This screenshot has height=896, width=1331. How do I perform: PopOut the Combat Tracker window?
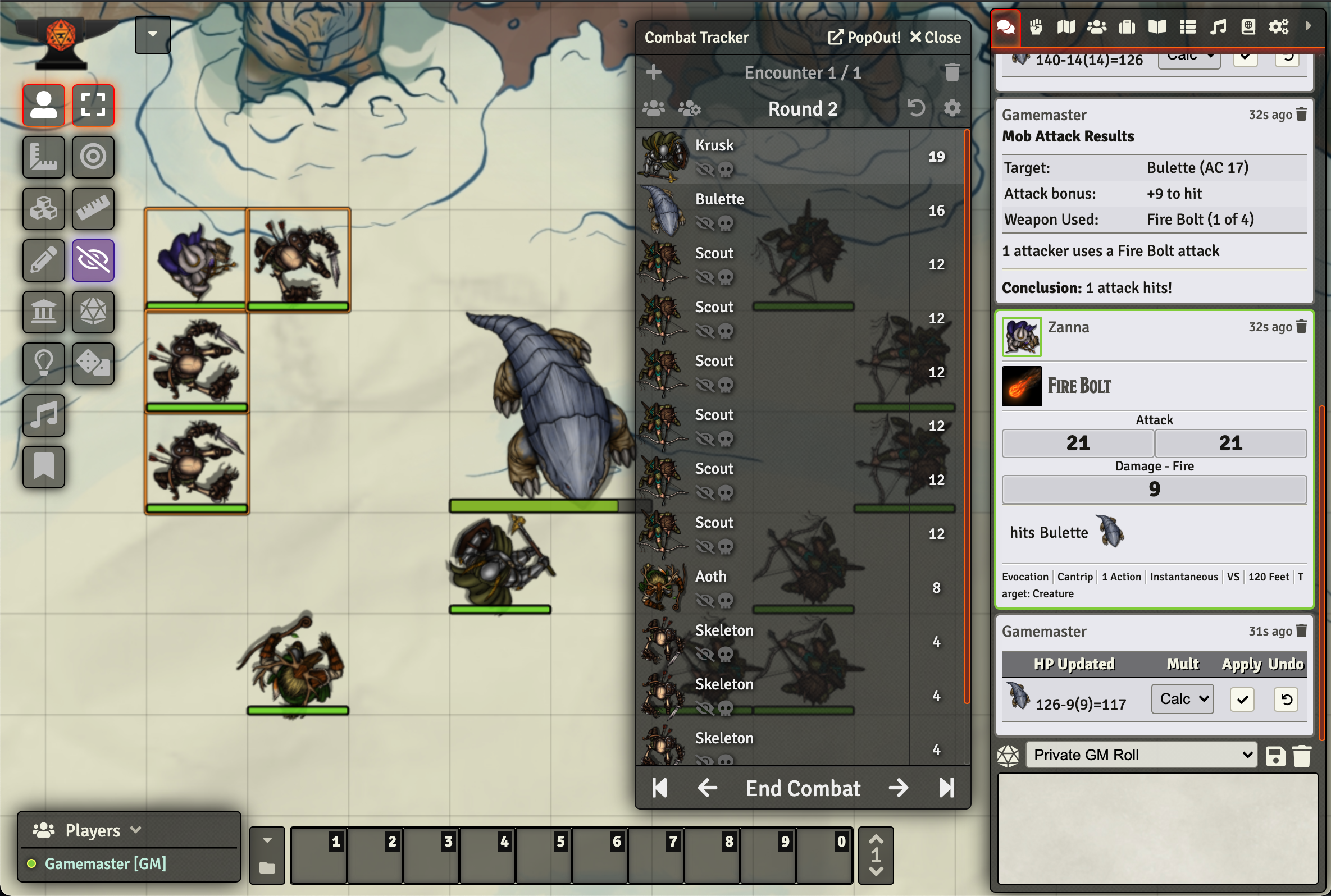coord(864,37)
